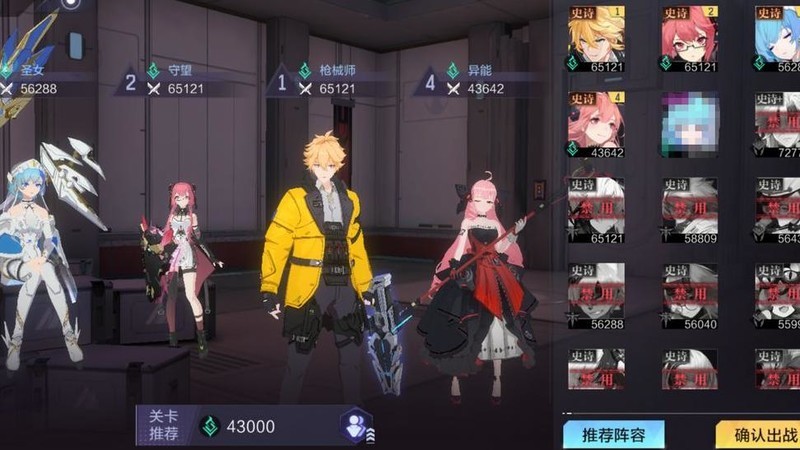Select the blonde hero portrait marked 1
The width and height of the screenshot is (800, 450).
(x=596, y=38)
